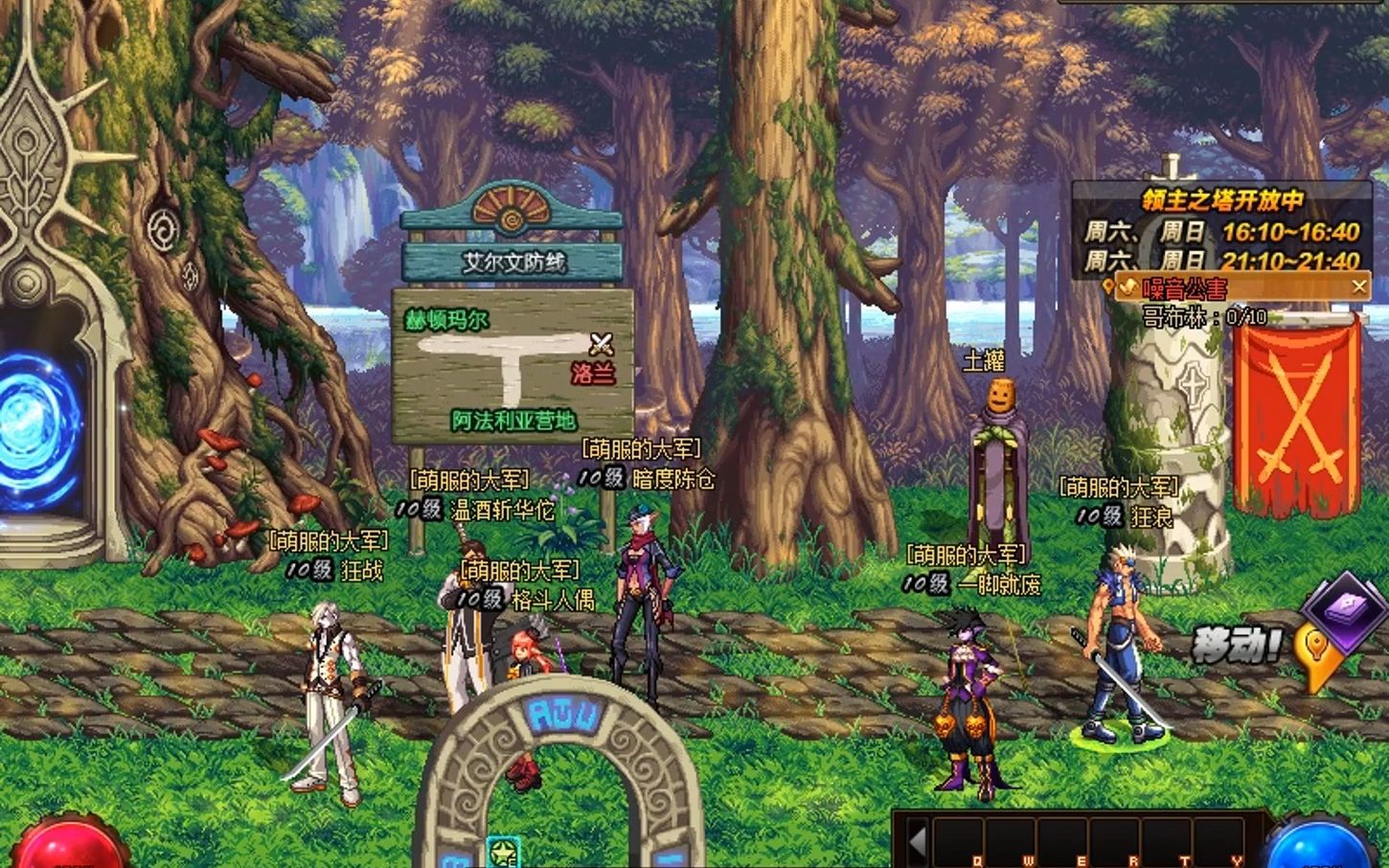
Task: Expand skill bar with left arrow
Action: pyautogui.click(x=917, y=842)
